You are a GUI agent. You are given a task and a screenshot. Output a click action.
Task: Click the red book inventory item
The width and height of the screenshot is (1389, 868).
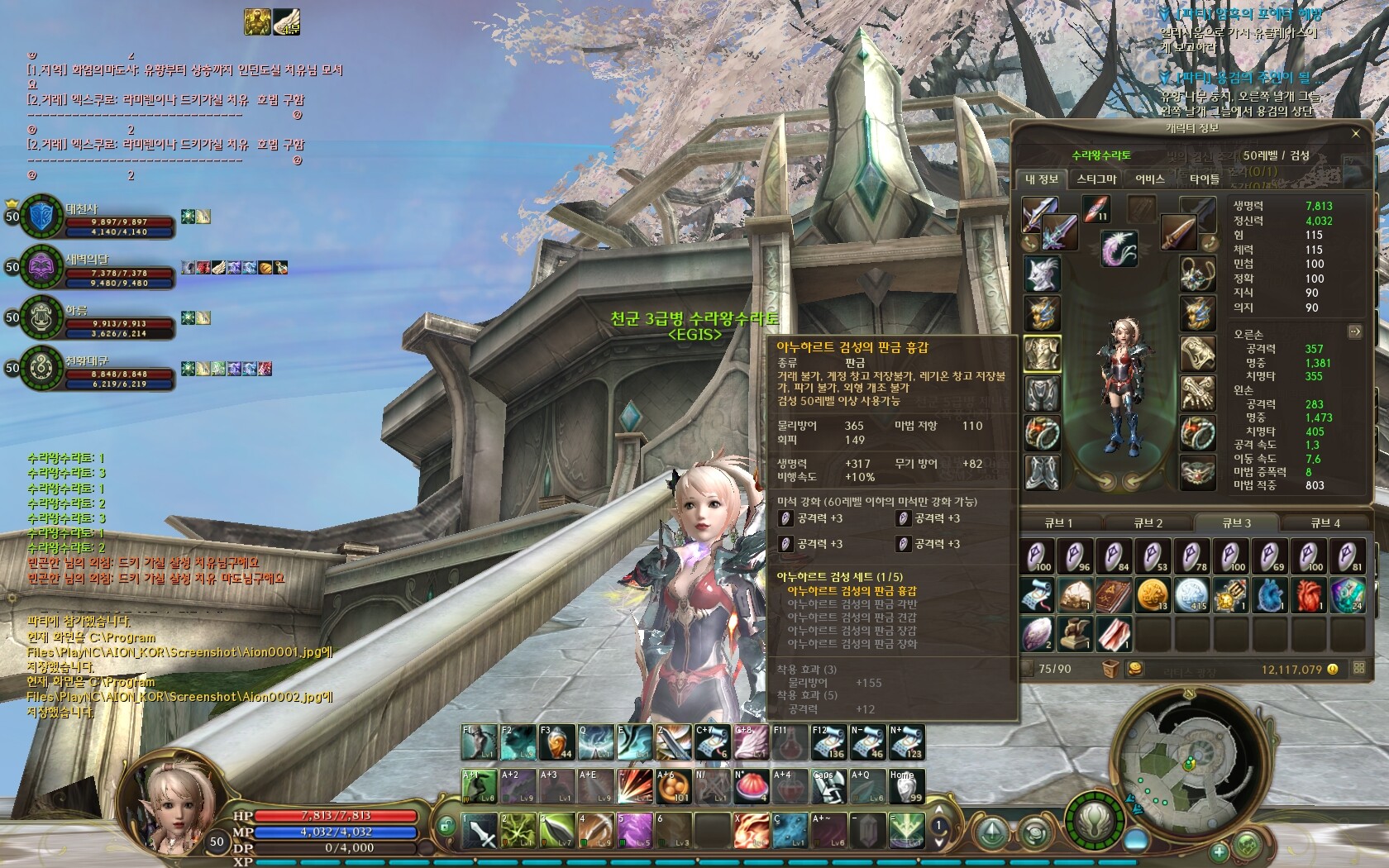coord(1113,595)
